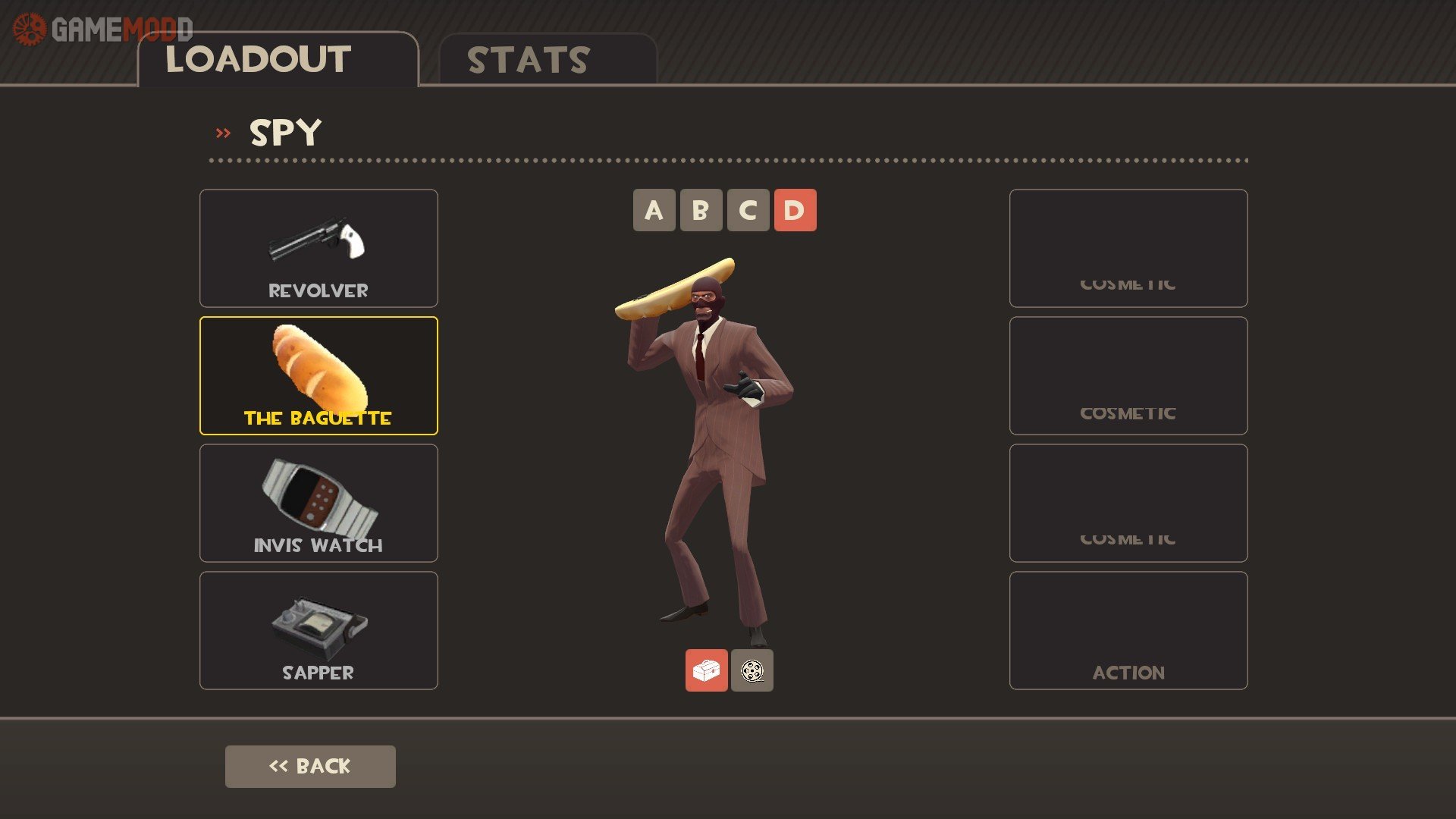Select loadout preset D
The width and height of the screenshot is (1456, 819).
click(795, 210)
